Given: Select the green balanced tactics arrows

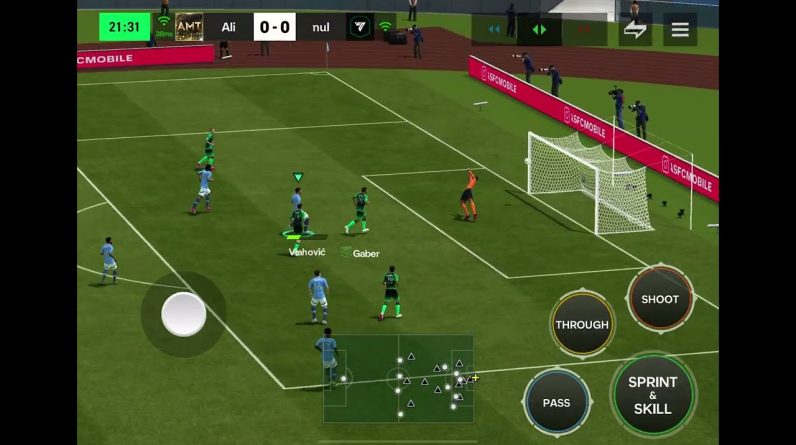Looking at the screenshot, I should pos(539,29).
